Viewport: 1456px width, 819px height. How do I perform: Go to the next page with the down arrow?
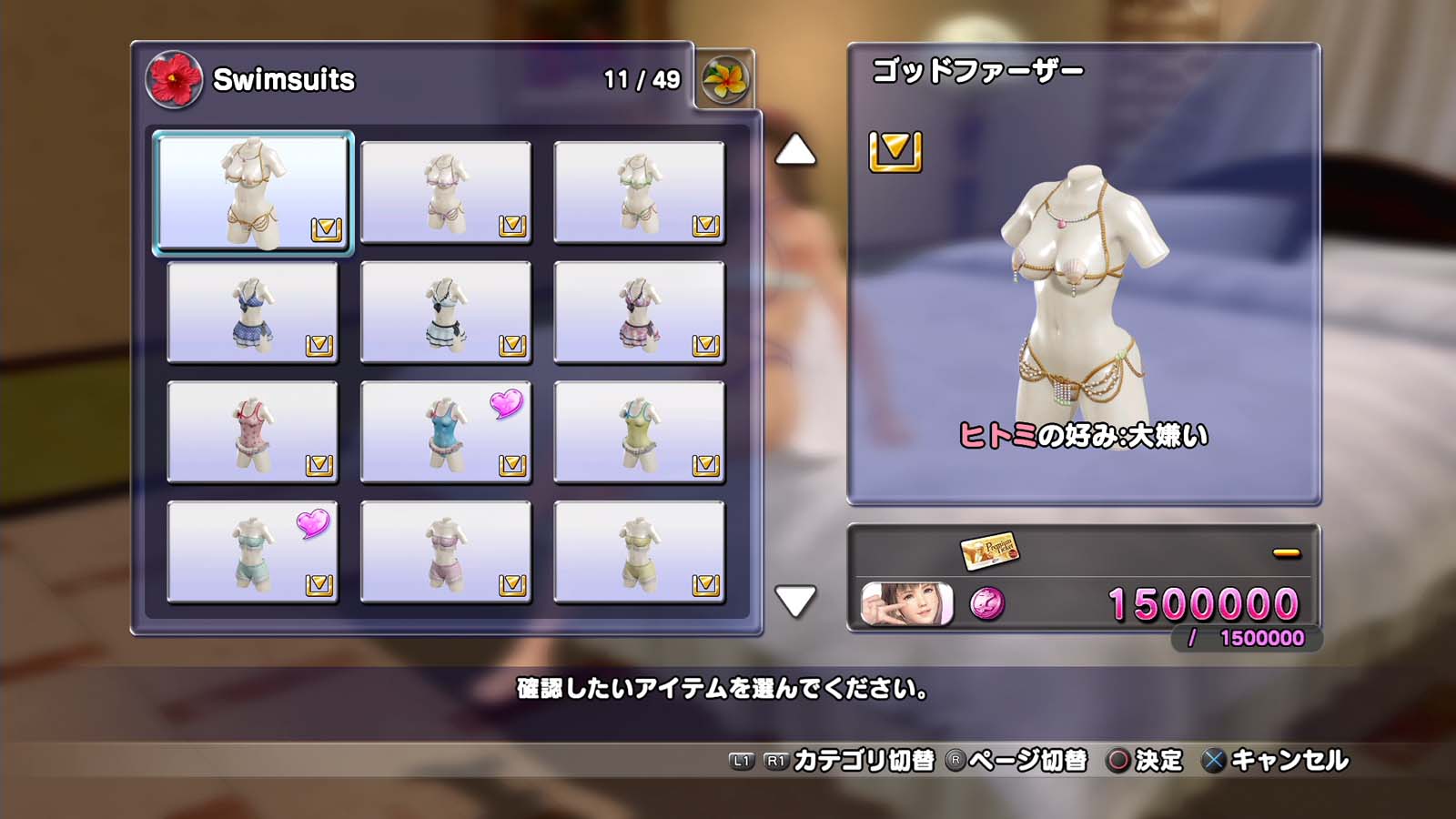795,602
